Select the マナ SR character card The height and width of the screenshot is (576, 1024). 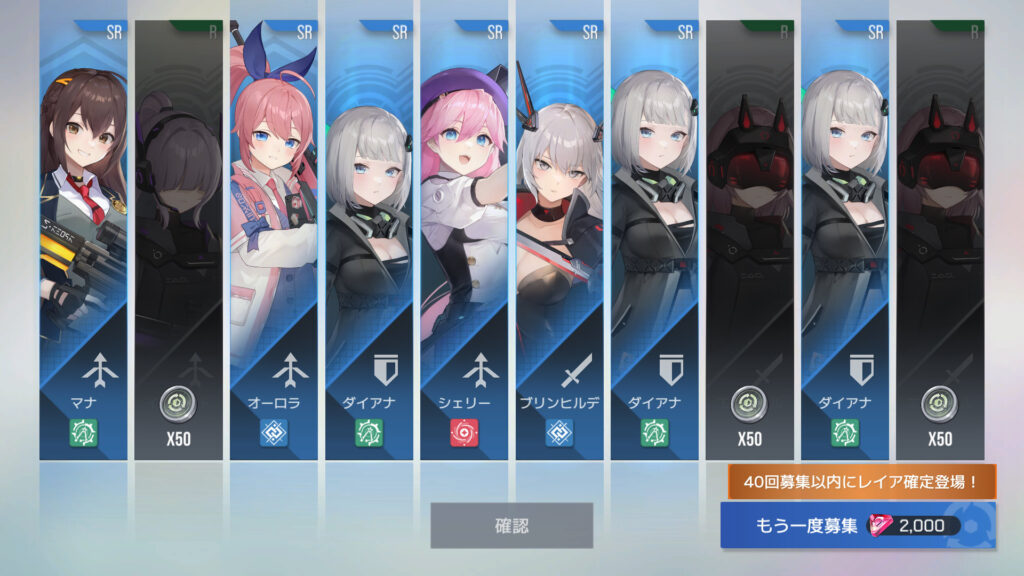(84, 240)
